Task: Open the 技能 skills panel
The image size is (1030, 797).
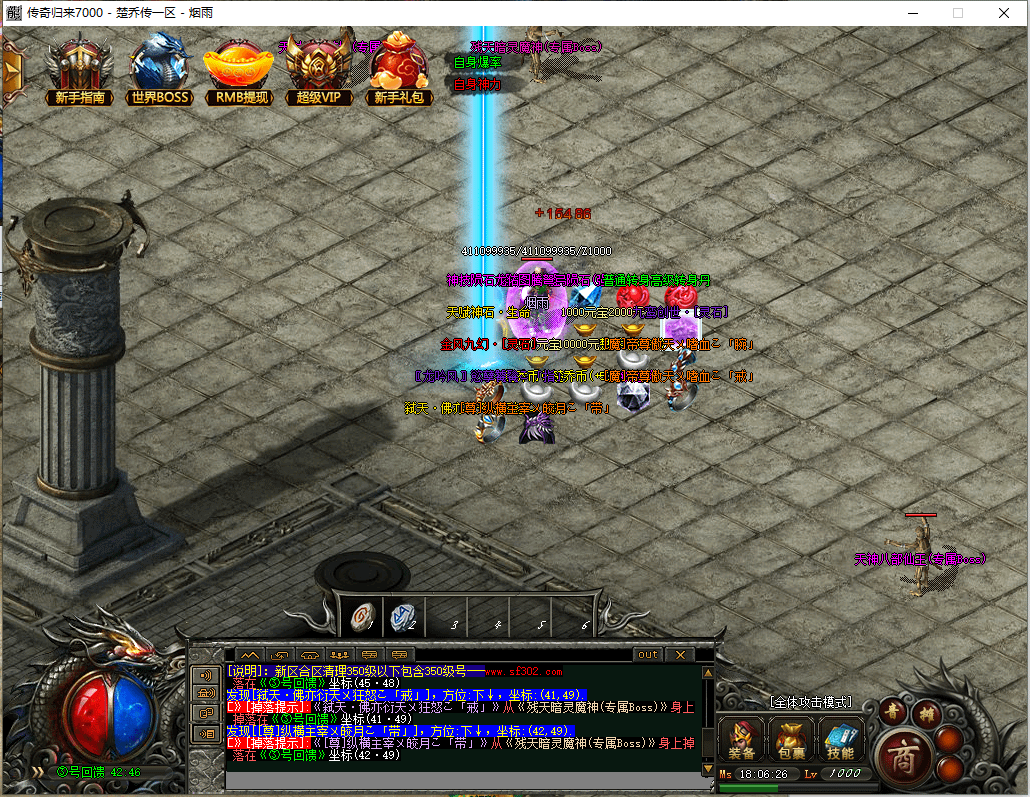Action: pyautogui.click(x=841, y=741)
